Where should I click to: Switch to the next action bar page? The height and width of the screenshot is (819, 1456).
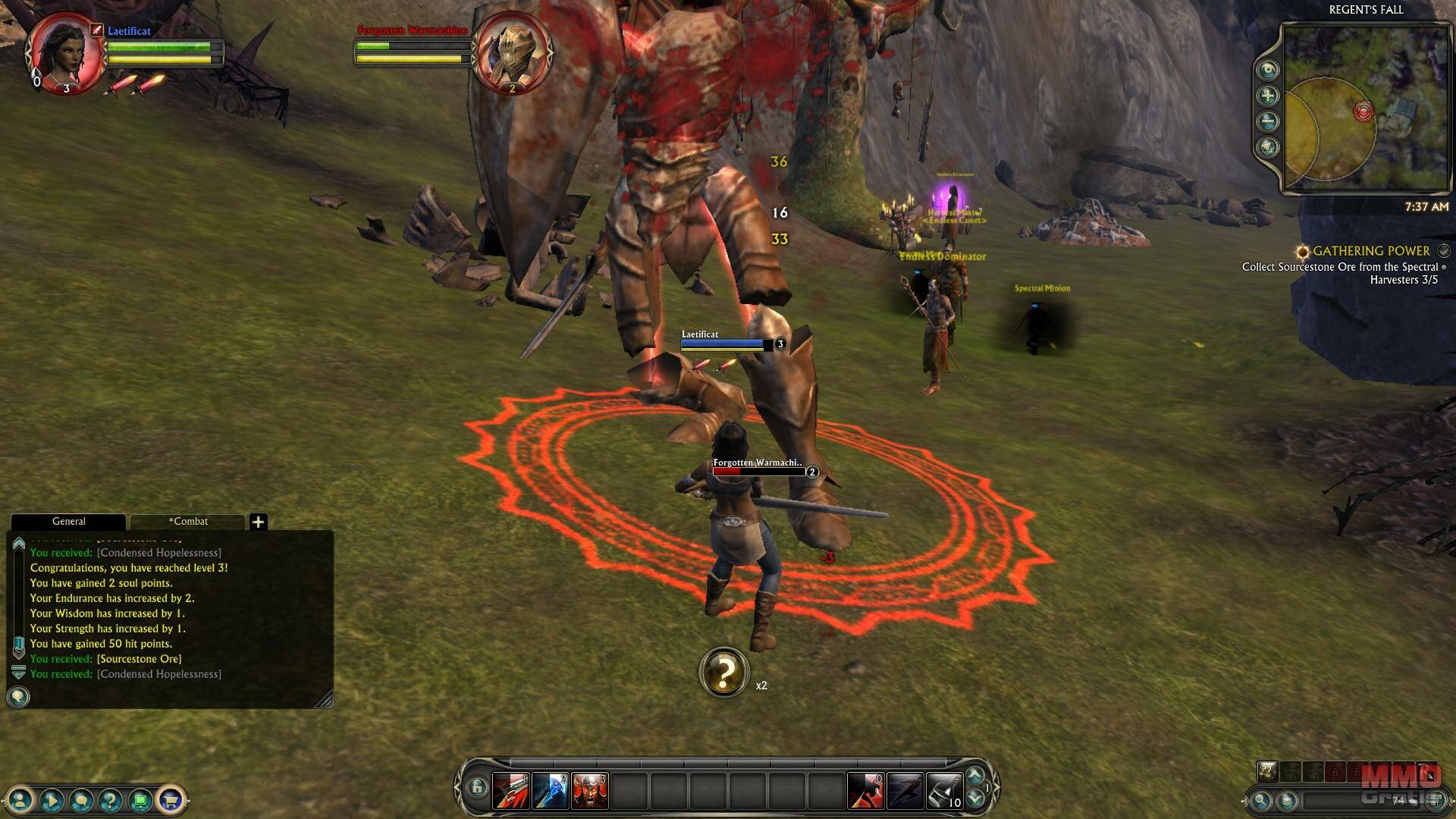[x=975, y=799]
